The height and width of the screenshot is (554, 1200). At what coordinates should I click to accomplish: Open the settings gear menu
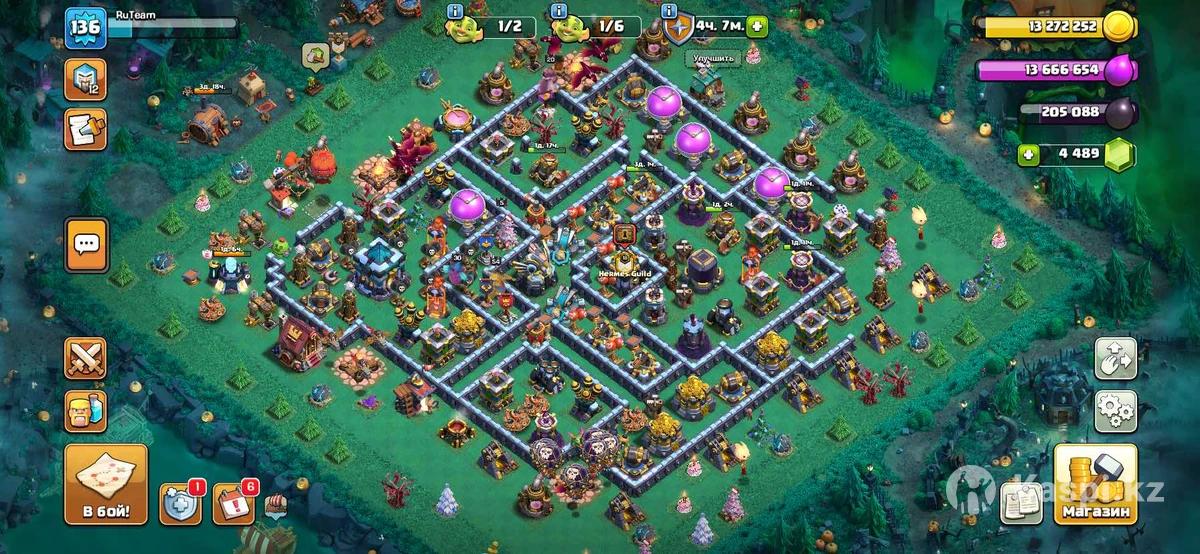pyautogui.click(x=1116, y=410)
